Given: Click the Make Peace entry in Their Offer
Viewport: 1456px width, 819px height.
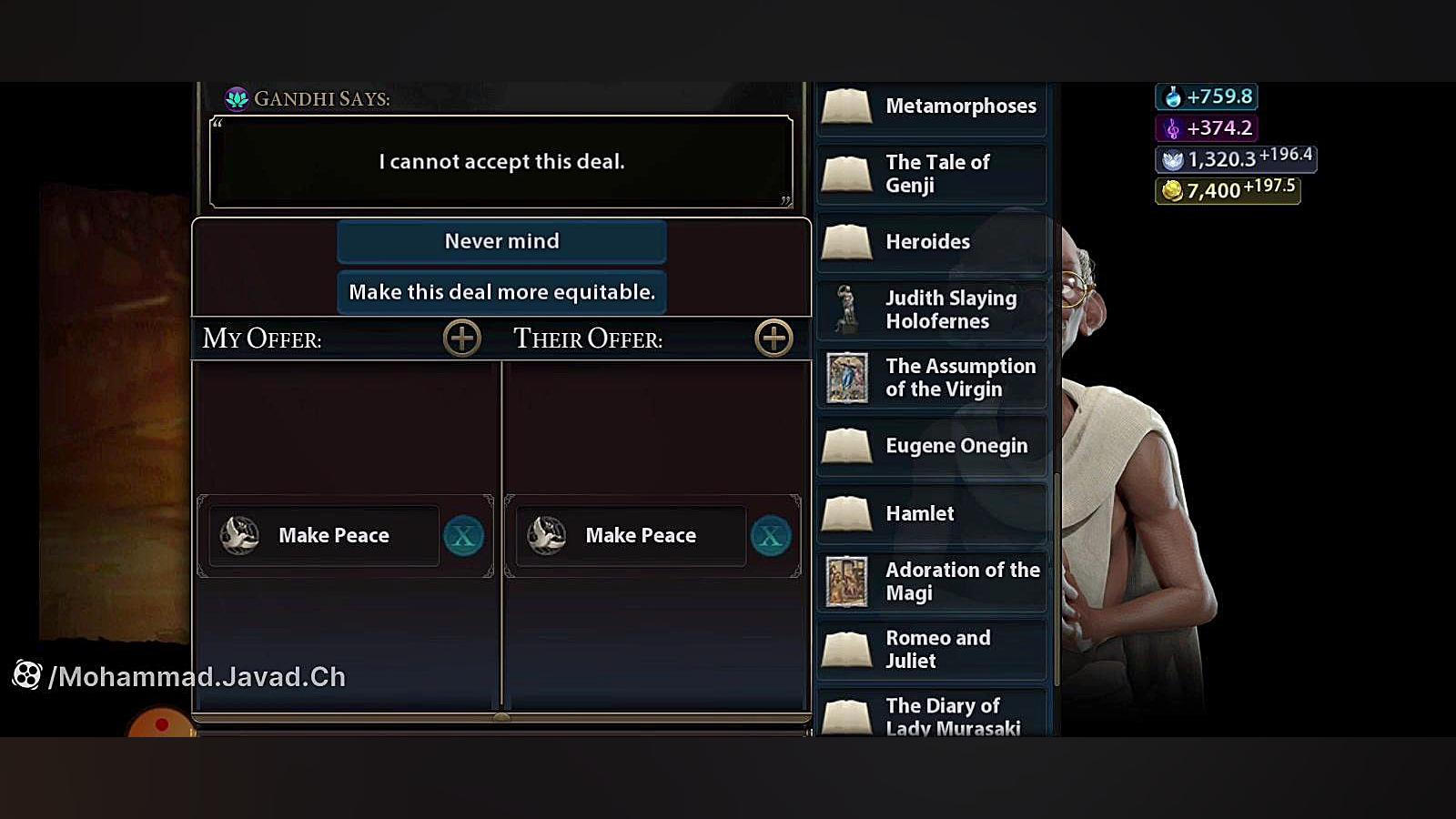Looking at the screenshot, I should (632, 536).
